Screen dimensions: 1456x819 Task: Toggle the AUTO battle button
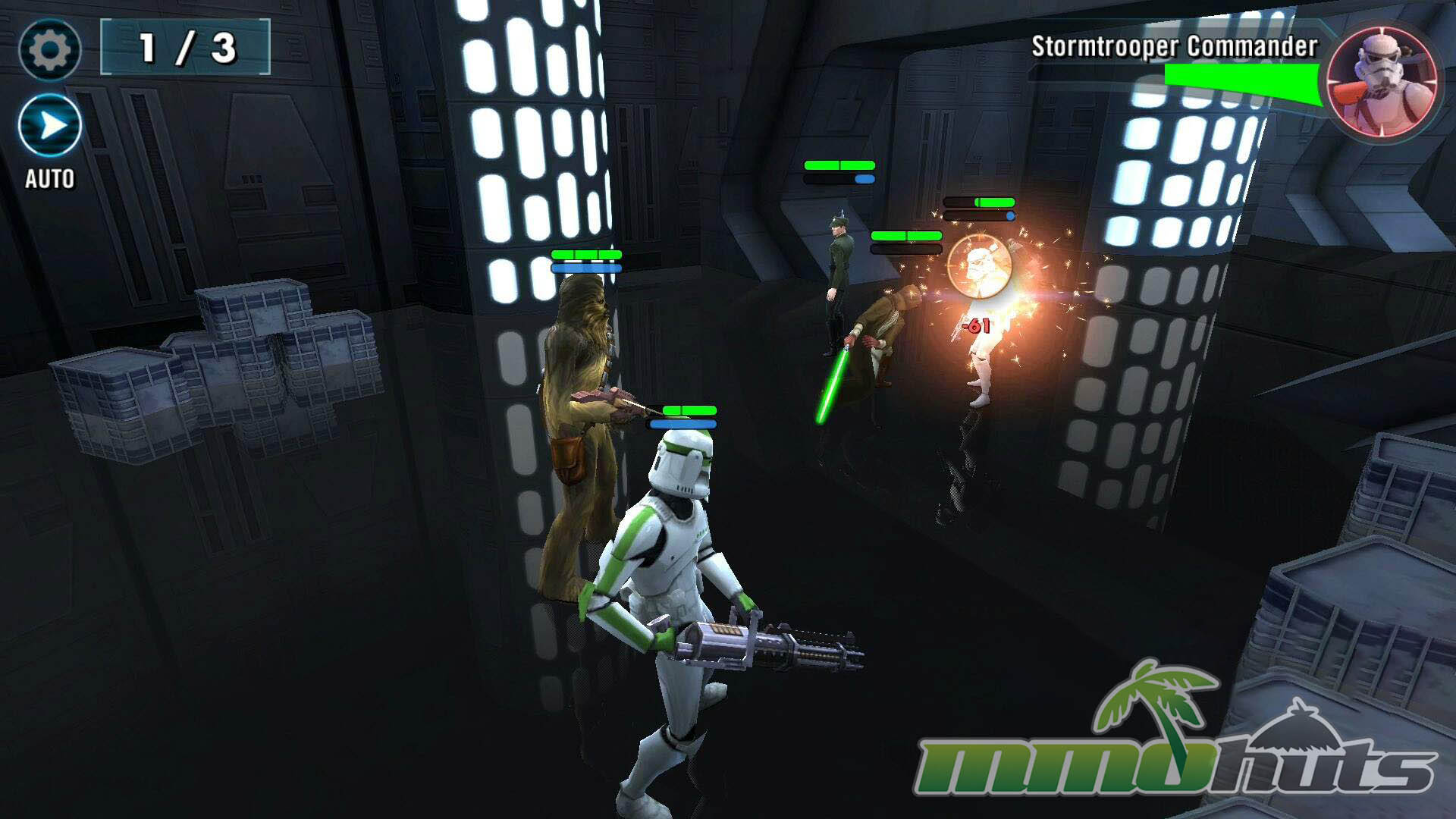50,126
